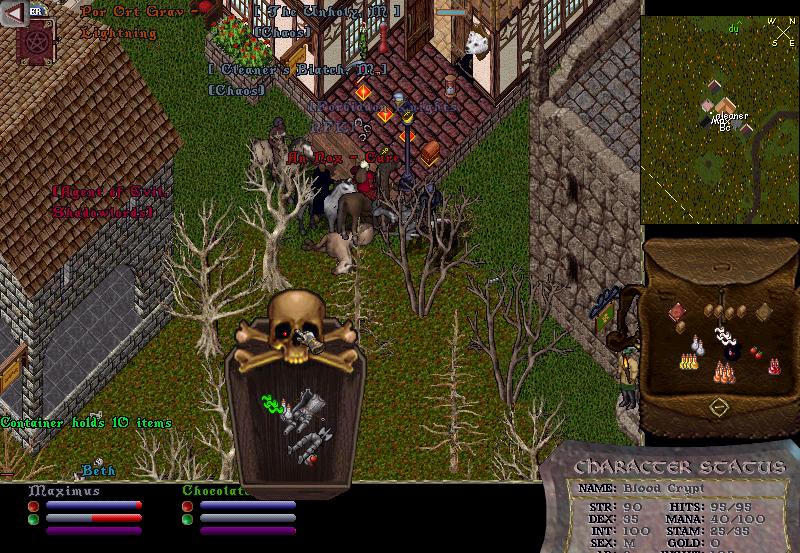Select the tan scroll in backpack's right corner
Image resolution: width=800 pixels, height=553 pixels.
[764, 311]
